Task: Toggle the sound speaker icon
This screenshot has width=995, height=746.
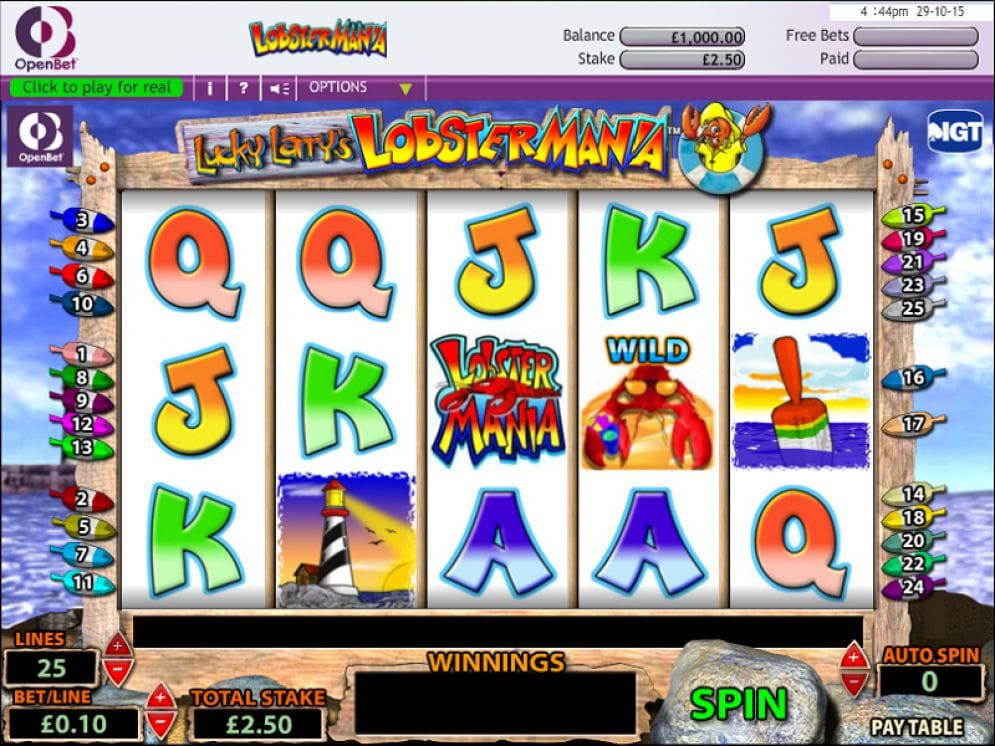Action: (279, 88)
